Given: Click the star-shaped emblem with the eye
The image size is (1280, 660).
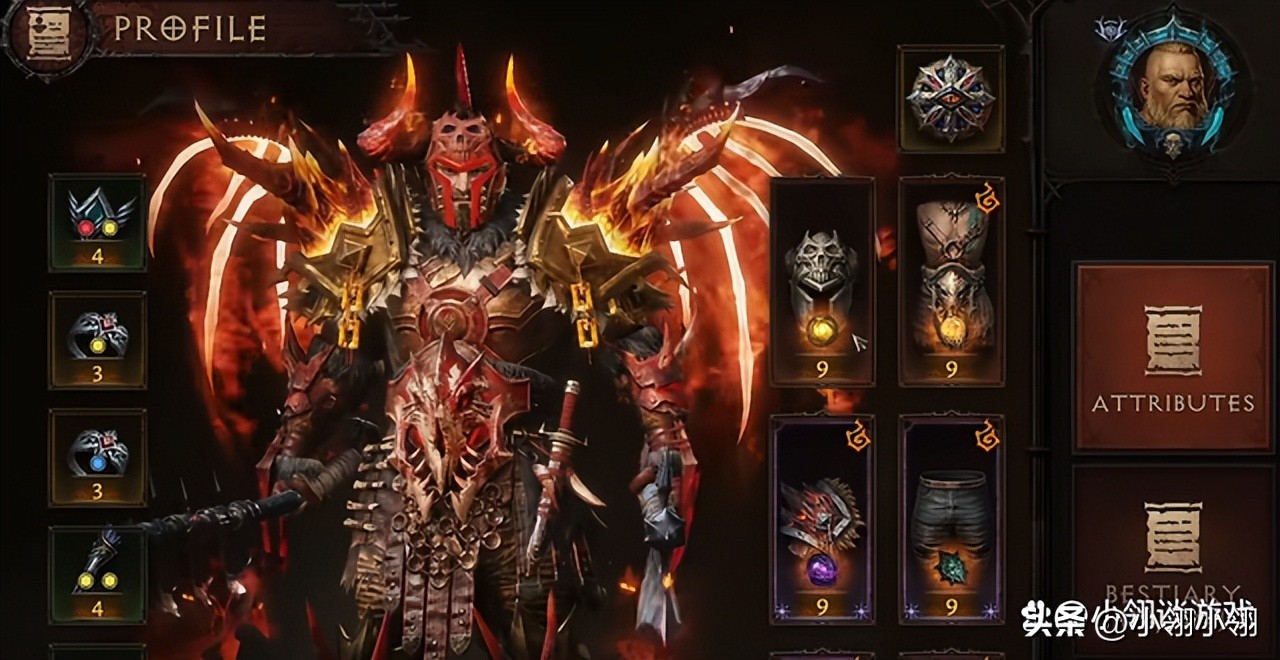Looking at the screenshot, I should click(950, 99).
